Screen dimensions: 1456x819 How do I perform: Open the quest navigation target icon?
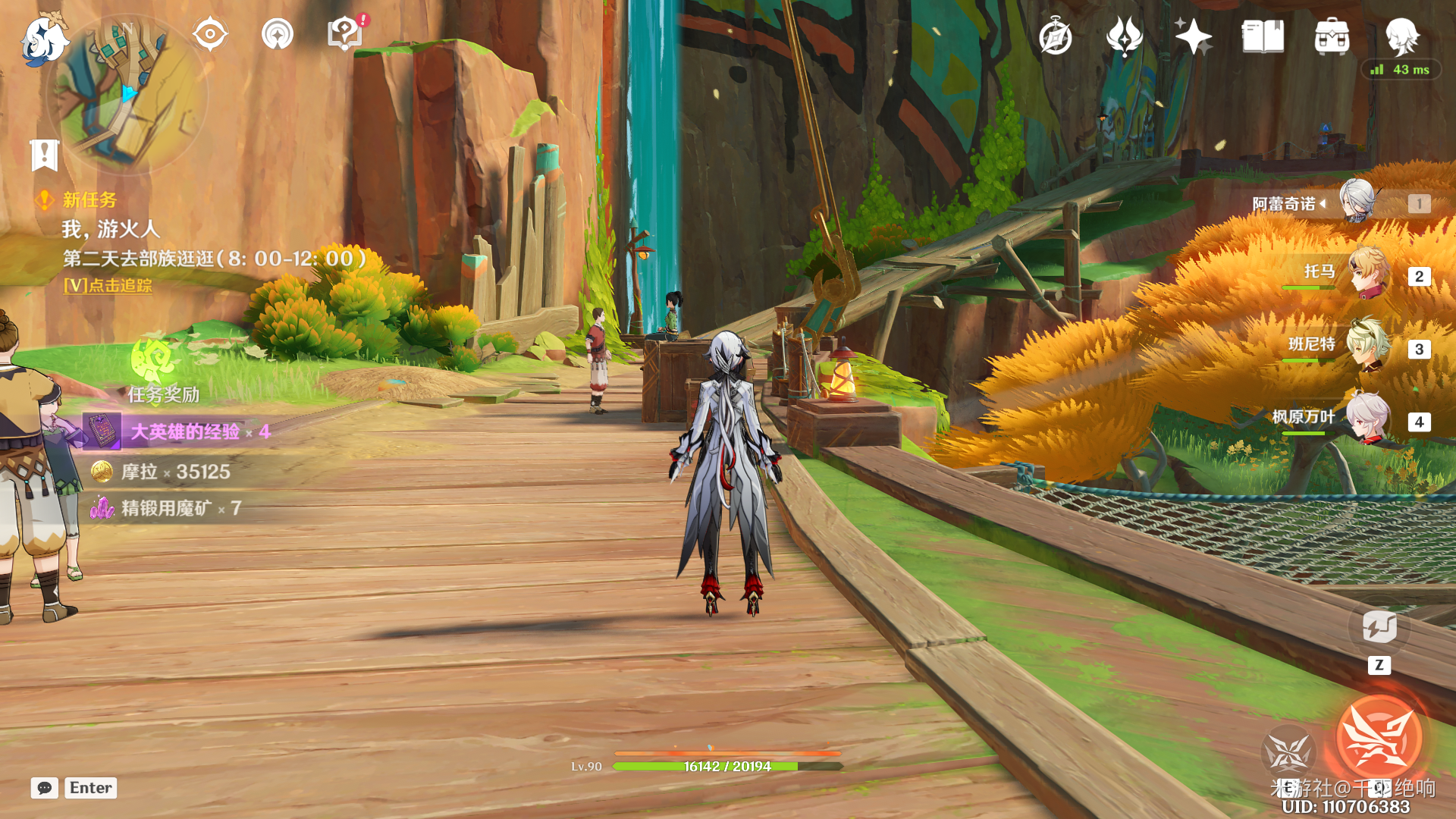tap(210, 35)
